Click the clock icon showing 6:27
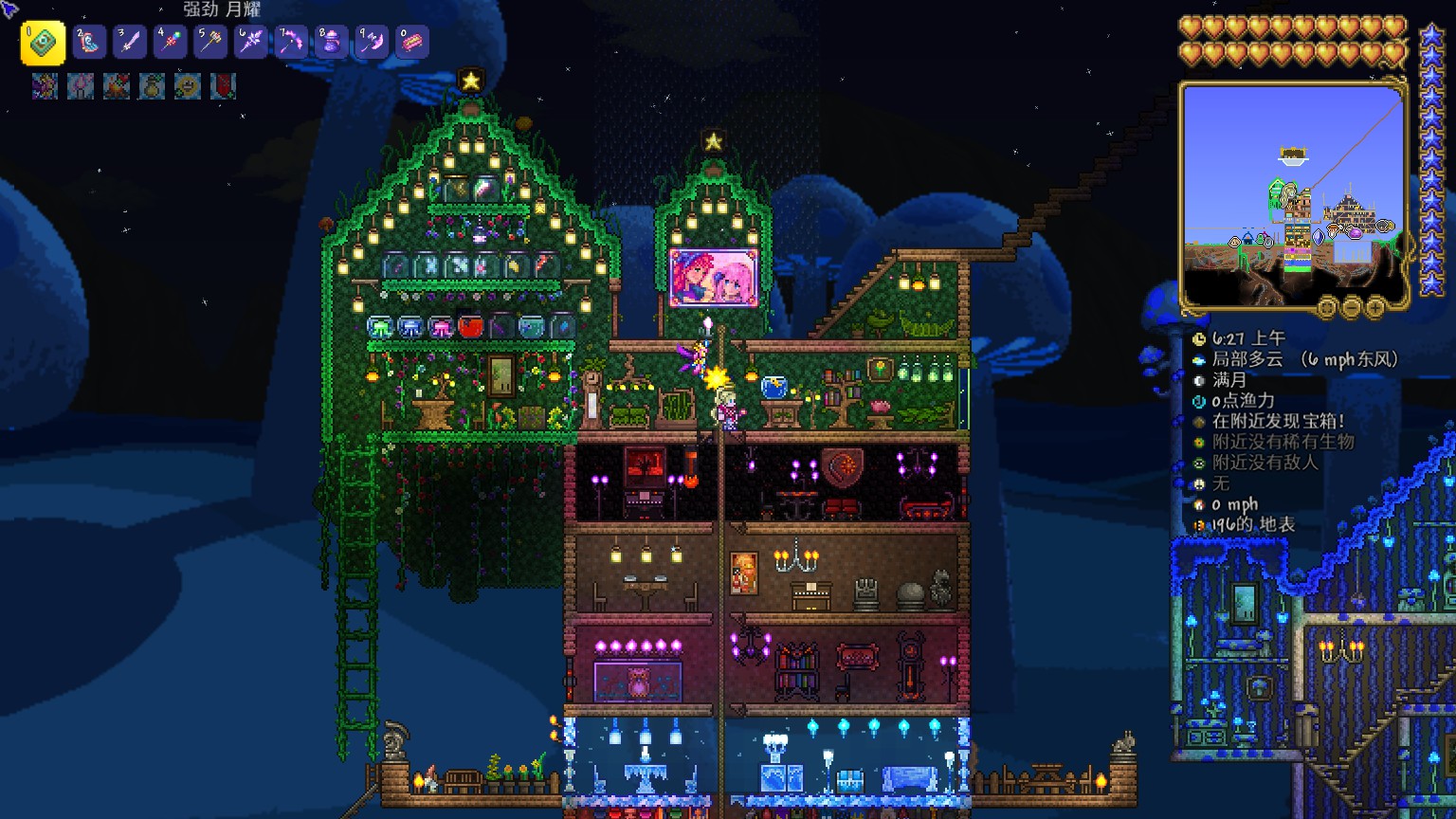This screenshot has height=819, width=1456. click(x=1199, y=339)
